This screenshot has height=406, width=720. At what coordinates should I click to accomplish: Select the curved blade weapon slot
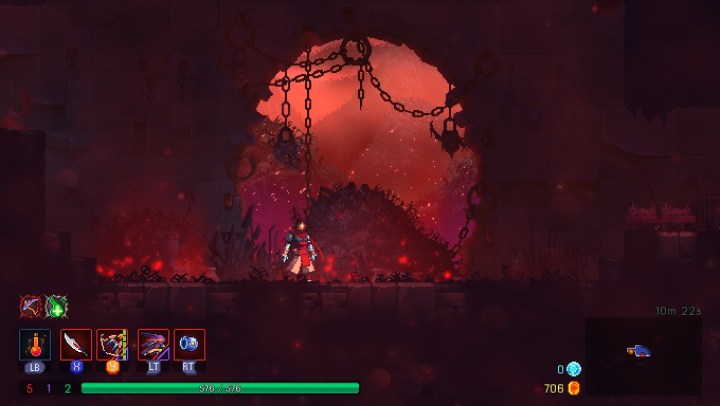(x=76, y=344)
